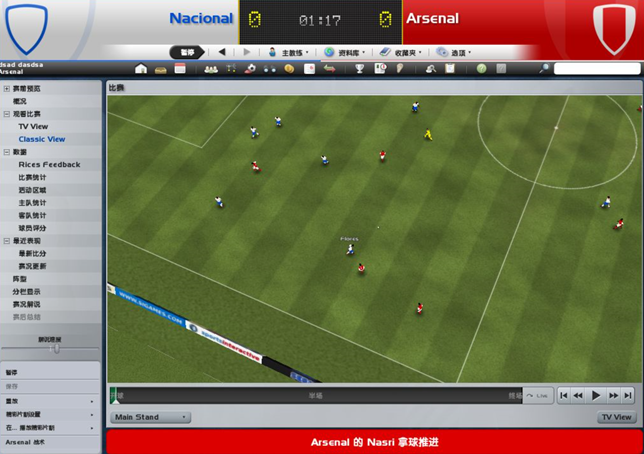Open 比赛统计 match statistics
The image size is (644, 454).
[32, 177]
